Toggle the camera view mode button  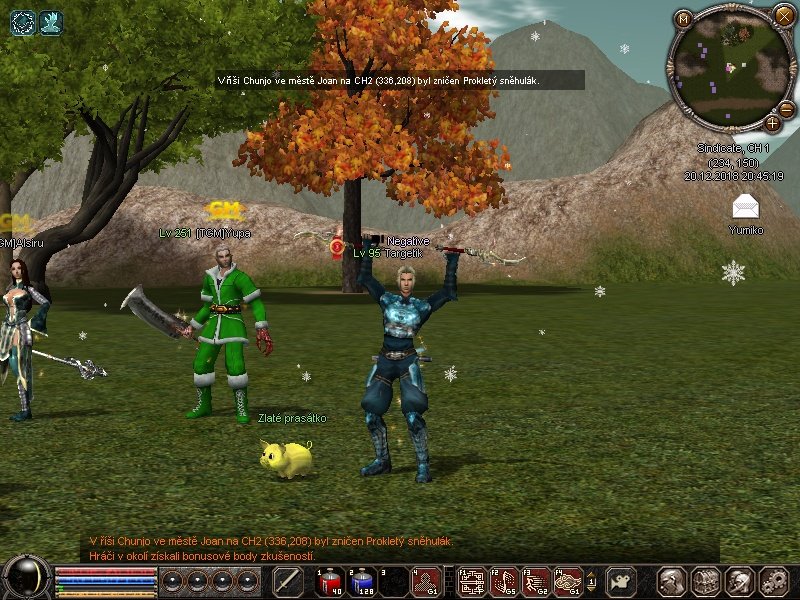pyautogui.click(x=622, y=581)
